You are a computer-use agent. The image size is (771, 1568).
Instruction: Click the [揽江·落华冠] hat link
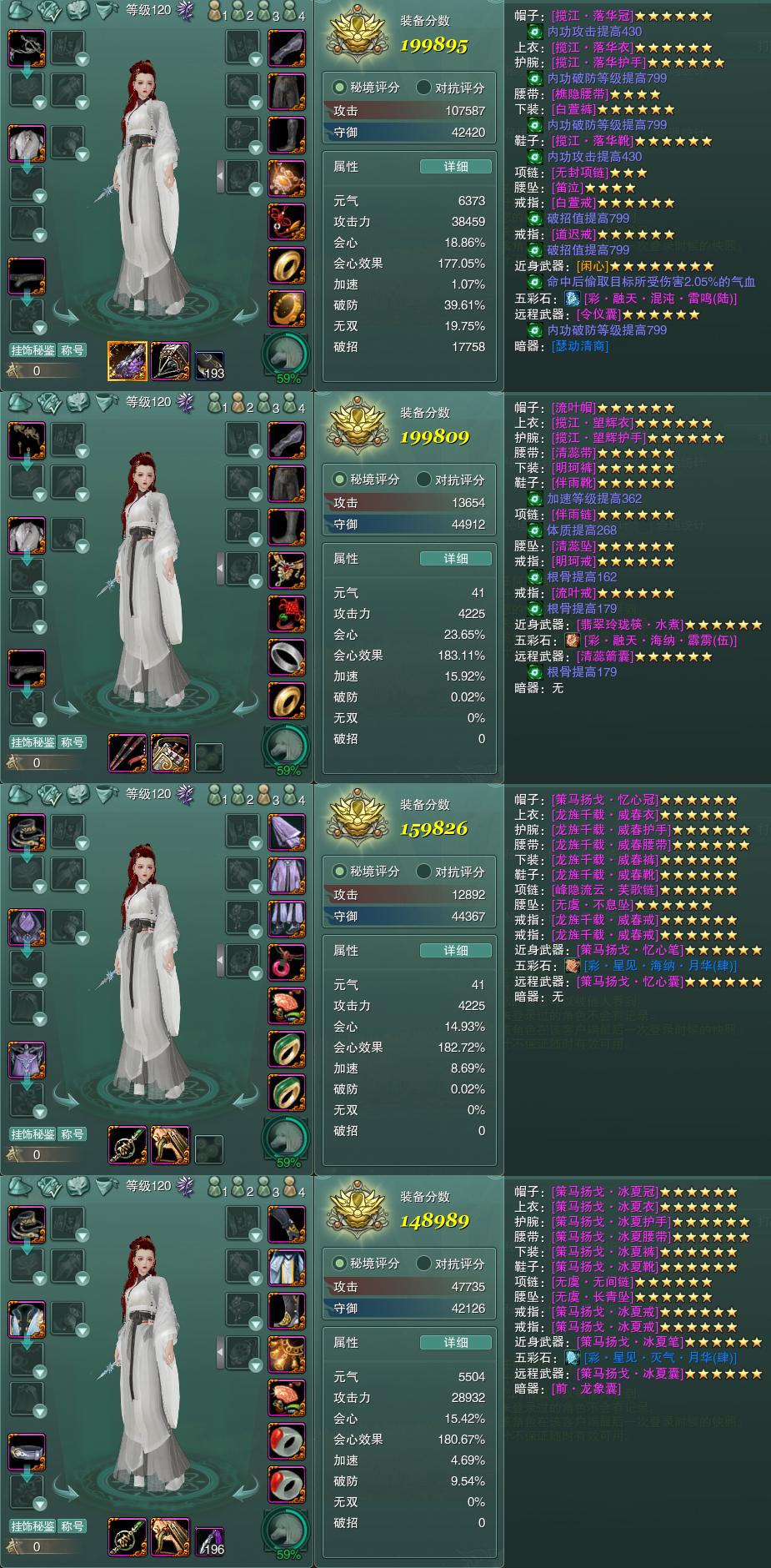point(593,16)
